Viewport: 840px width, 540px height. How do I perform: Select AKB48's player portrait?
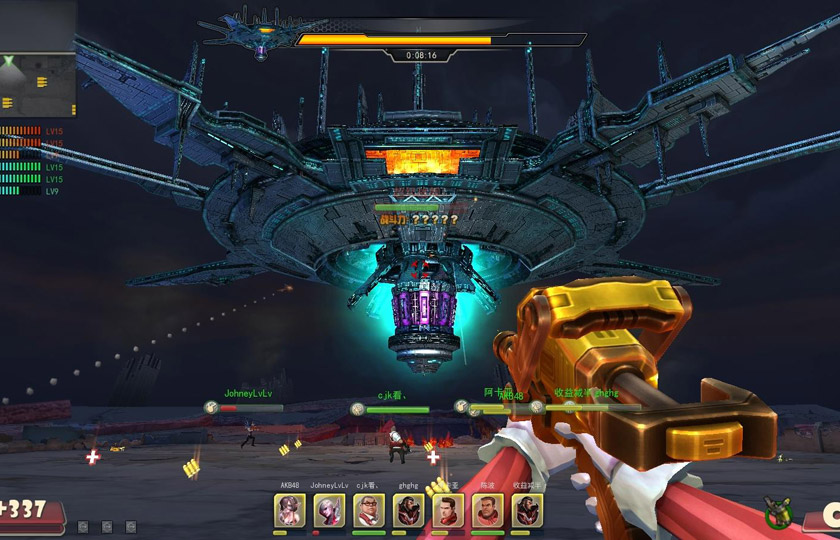point(289,511)
